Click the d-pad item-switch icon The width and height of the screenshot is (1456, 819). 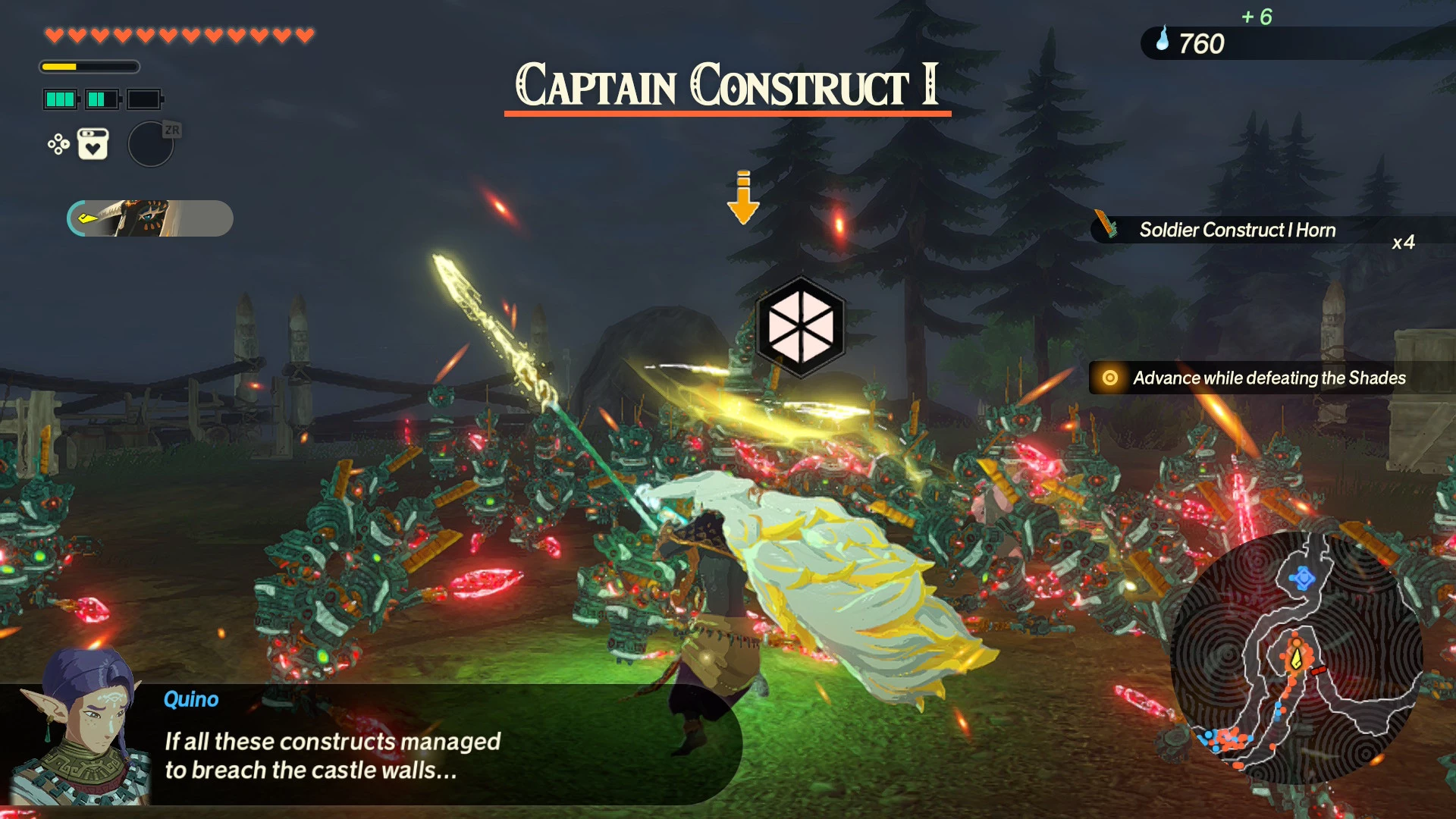point(58,144)
